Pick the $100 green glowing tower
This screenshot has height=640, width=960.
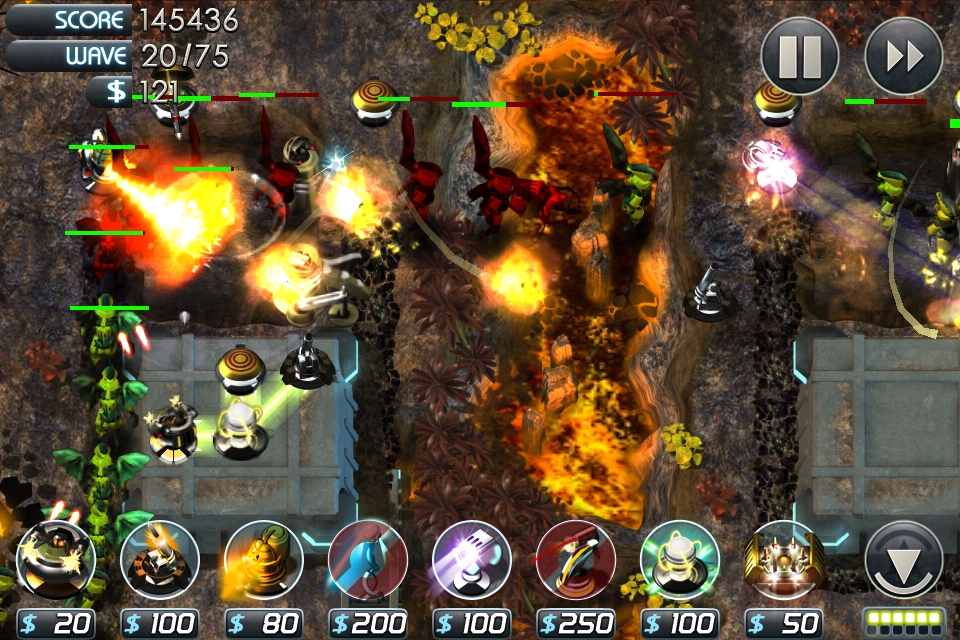pyautogui.click(x=680, y=560)
